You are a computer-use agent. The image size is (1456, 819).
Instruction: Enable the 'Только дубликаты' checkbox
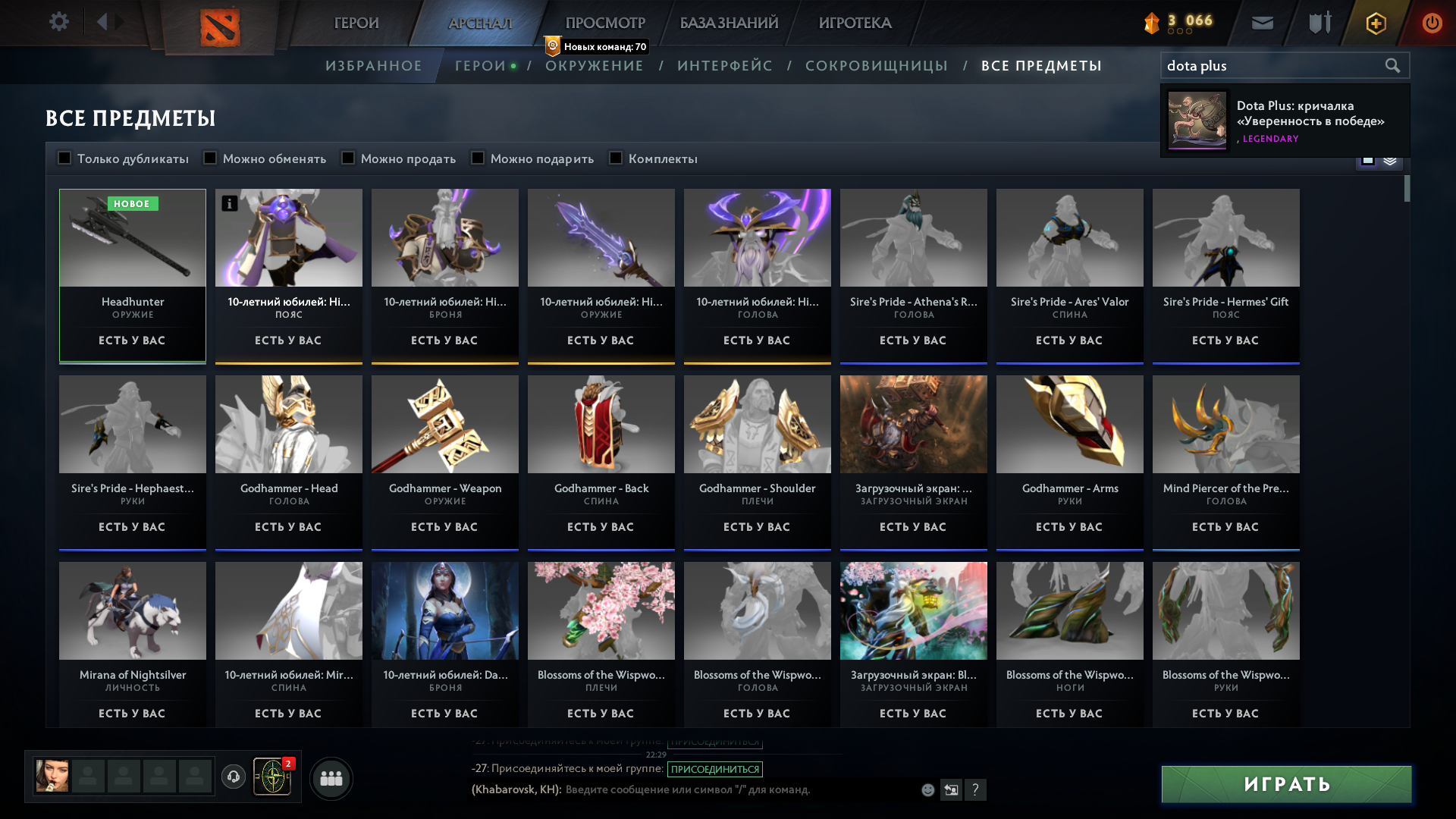[x=64, y=158]
